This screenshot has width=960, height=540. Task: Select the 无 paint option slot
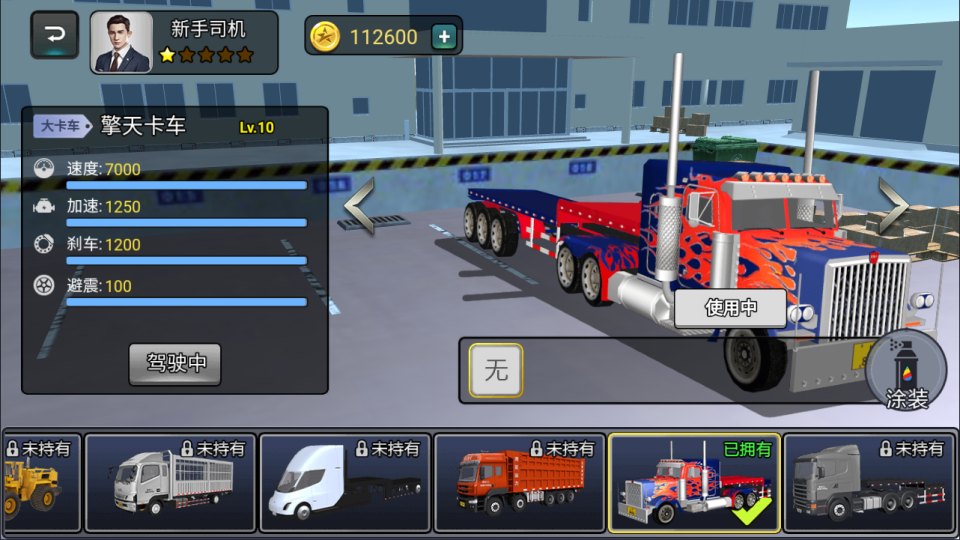[496, 371]
